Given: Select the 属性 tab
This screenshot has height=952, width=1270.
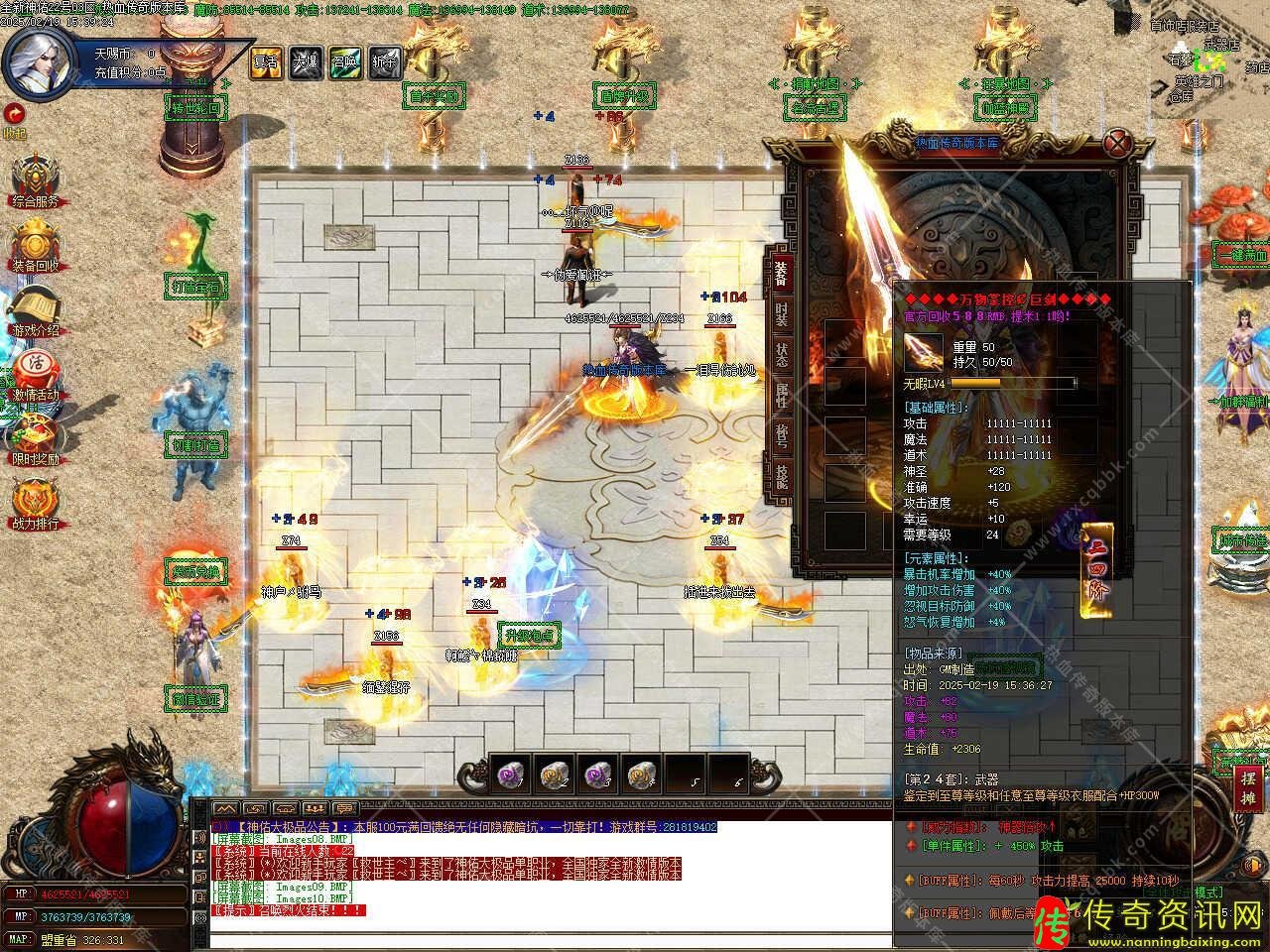Looking at the screenshot, I should [x=781, y=396].
